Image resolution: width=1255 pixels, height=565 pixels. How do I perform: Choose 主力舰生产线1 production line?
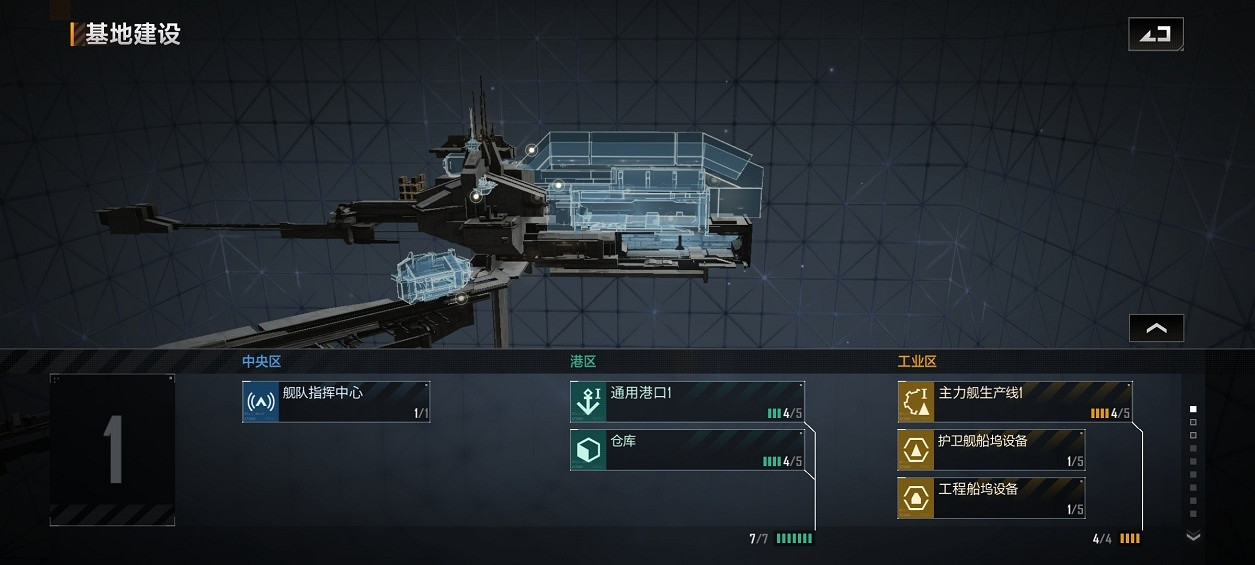pyautogui.click(x=1015, y=401)
